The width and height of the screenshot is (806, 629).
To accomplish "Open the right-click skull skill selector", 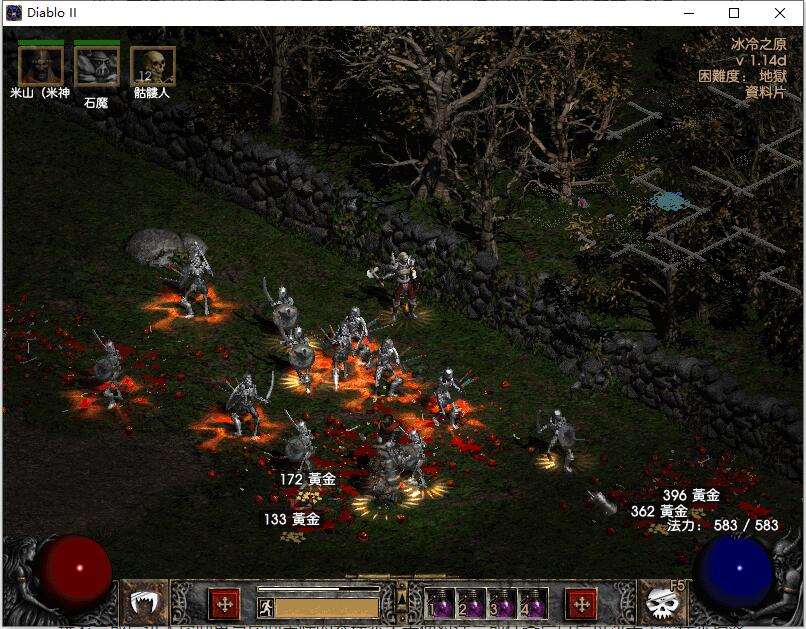I will (x=660, y=604).
